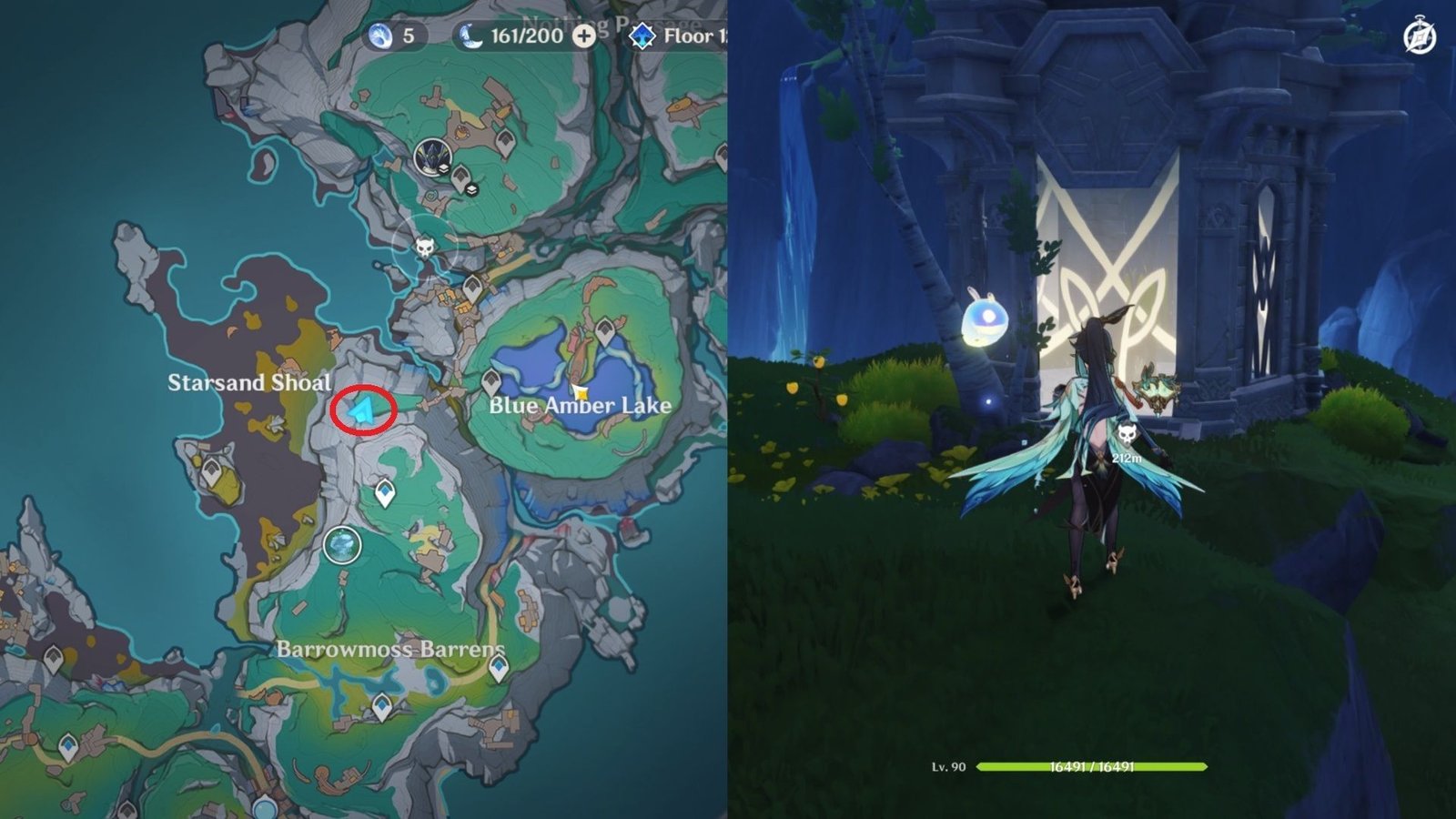Choose the waypoint right of Barrowmoss Barrens label
The width and height of the screenshot is (1456, 819).
(498, 668)
